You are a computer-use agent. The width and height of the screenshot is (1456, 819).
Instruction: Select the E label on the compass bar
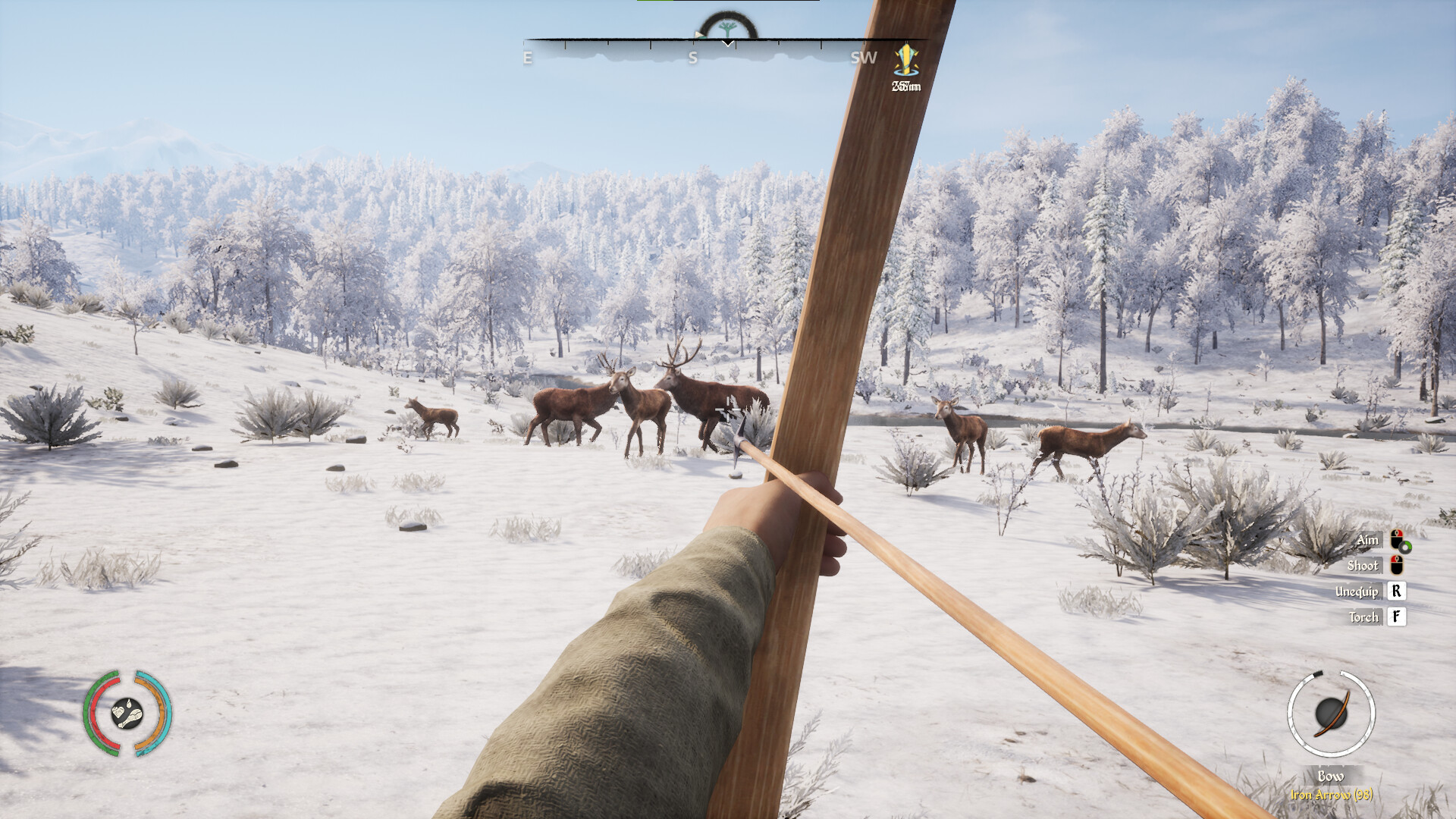(528, 56)
